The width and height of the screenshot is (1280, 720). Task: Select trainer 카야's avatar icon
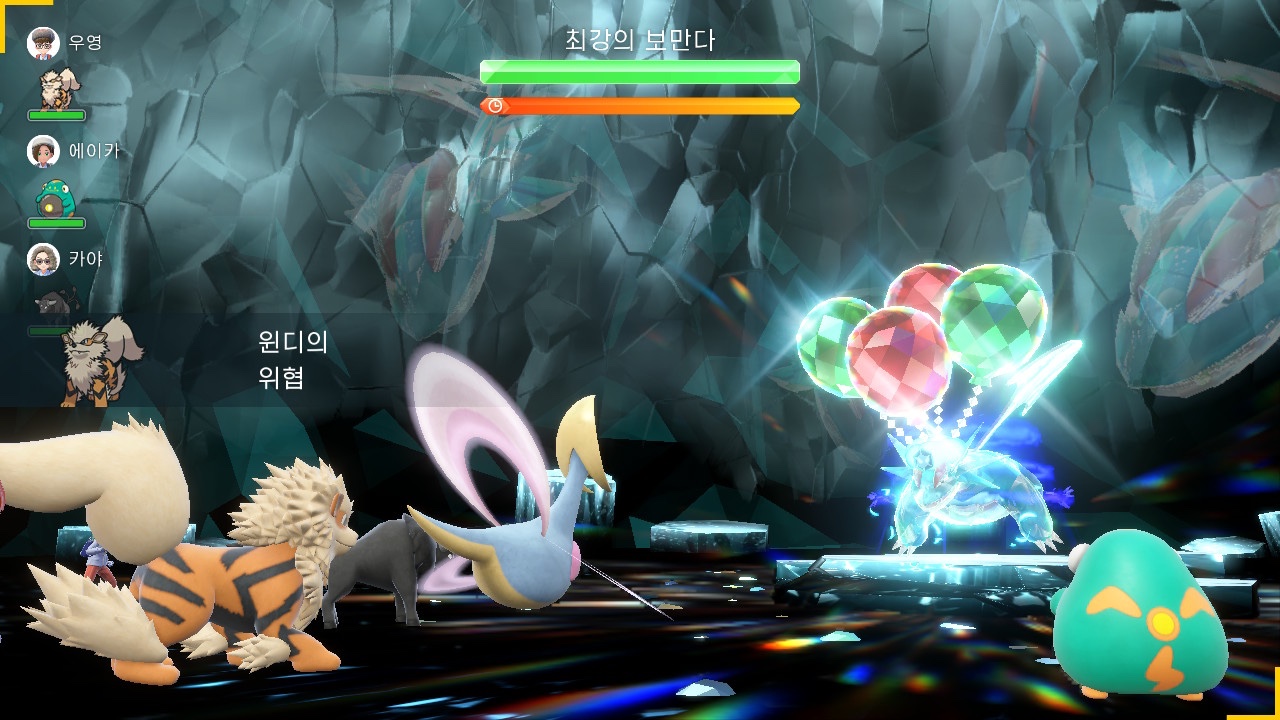[x=43, y=259]
